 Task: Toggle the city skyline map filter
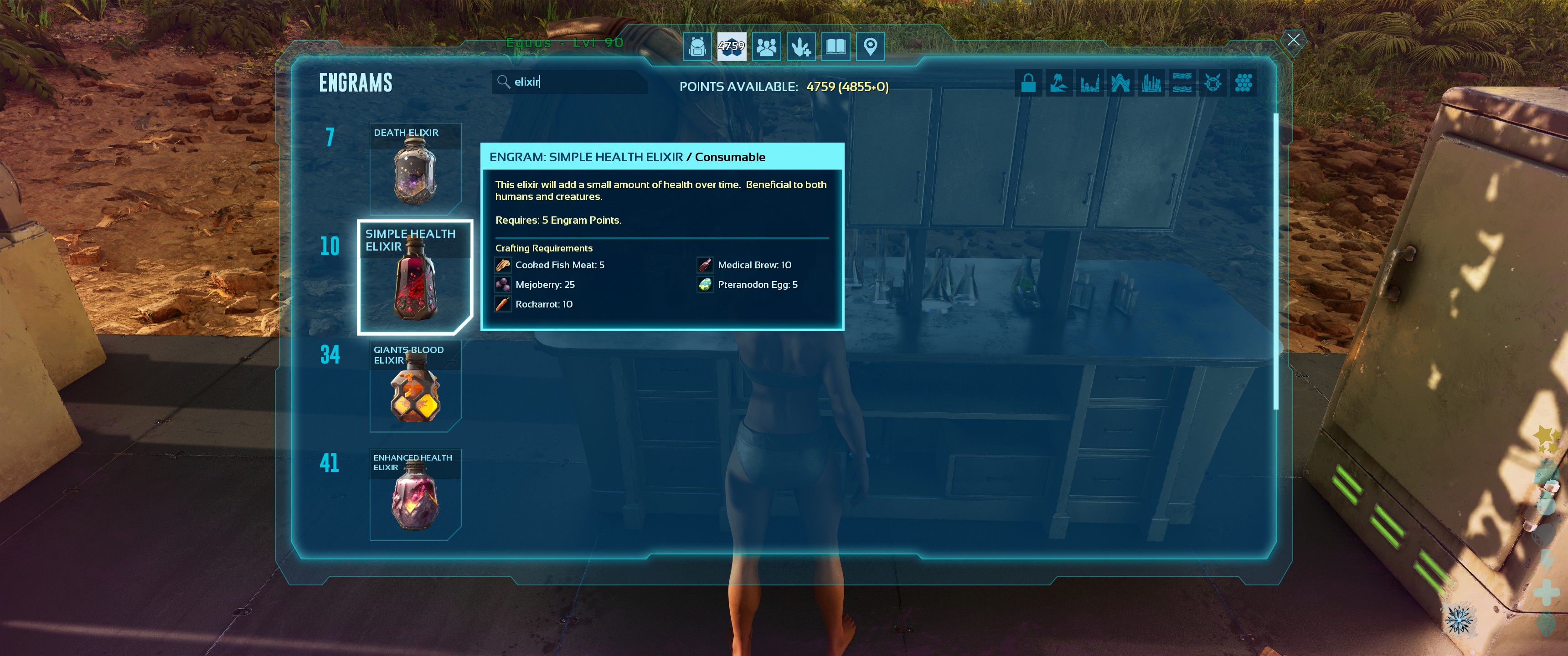tap(1150, 83)
